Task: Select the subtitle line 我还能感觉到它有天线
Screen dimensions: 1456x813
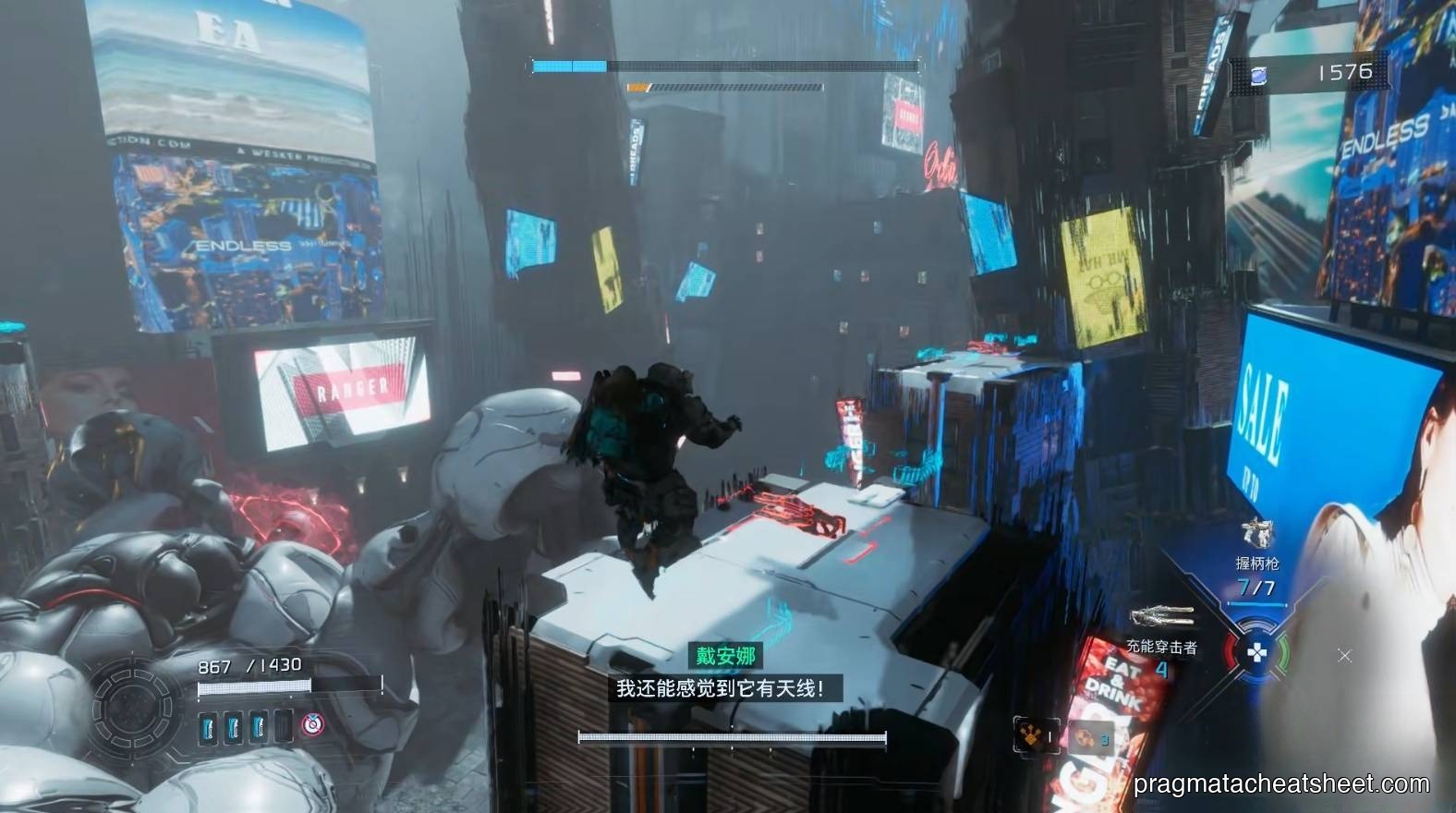Action: pyautogui.click(x=725, y=689)
